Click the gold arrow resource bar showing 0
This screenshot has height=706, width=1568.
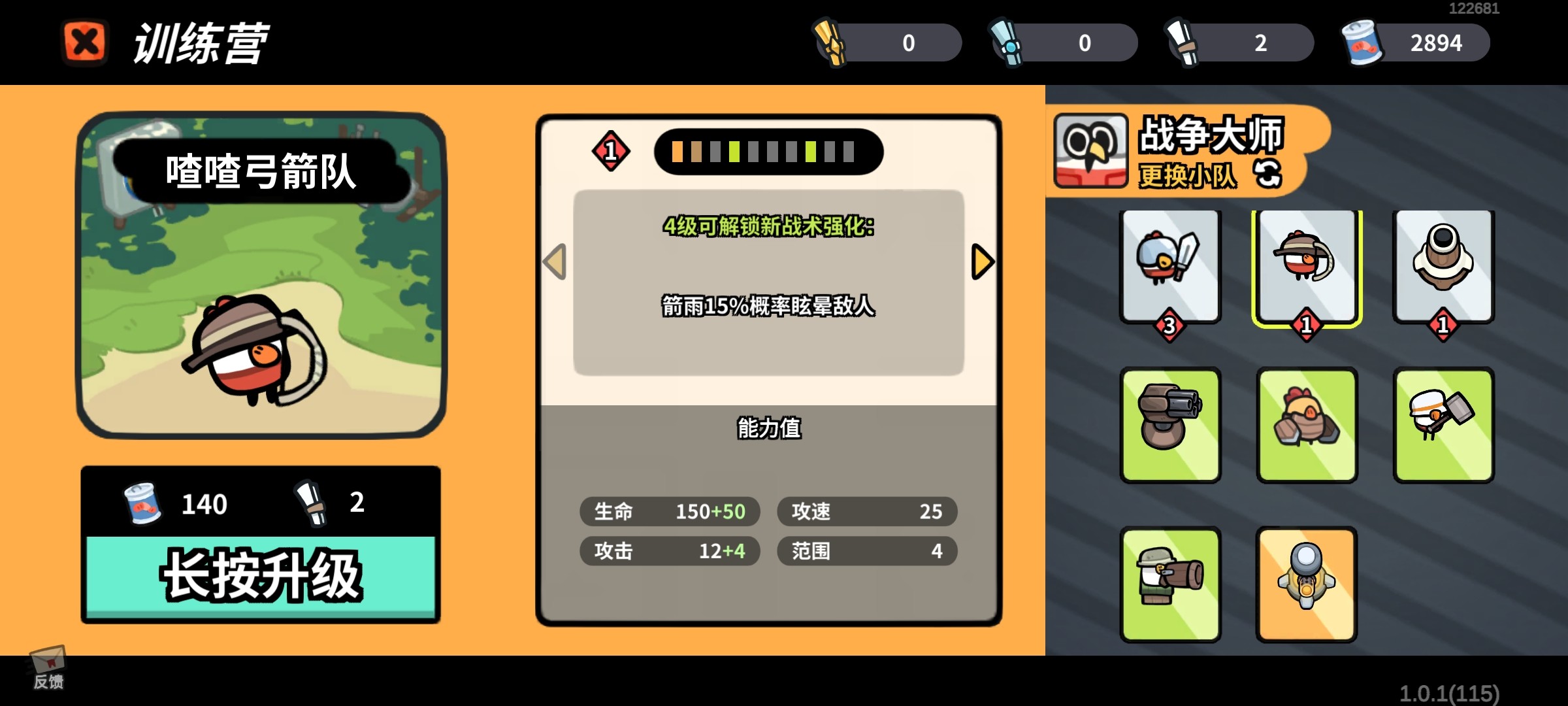pos(889,42)
